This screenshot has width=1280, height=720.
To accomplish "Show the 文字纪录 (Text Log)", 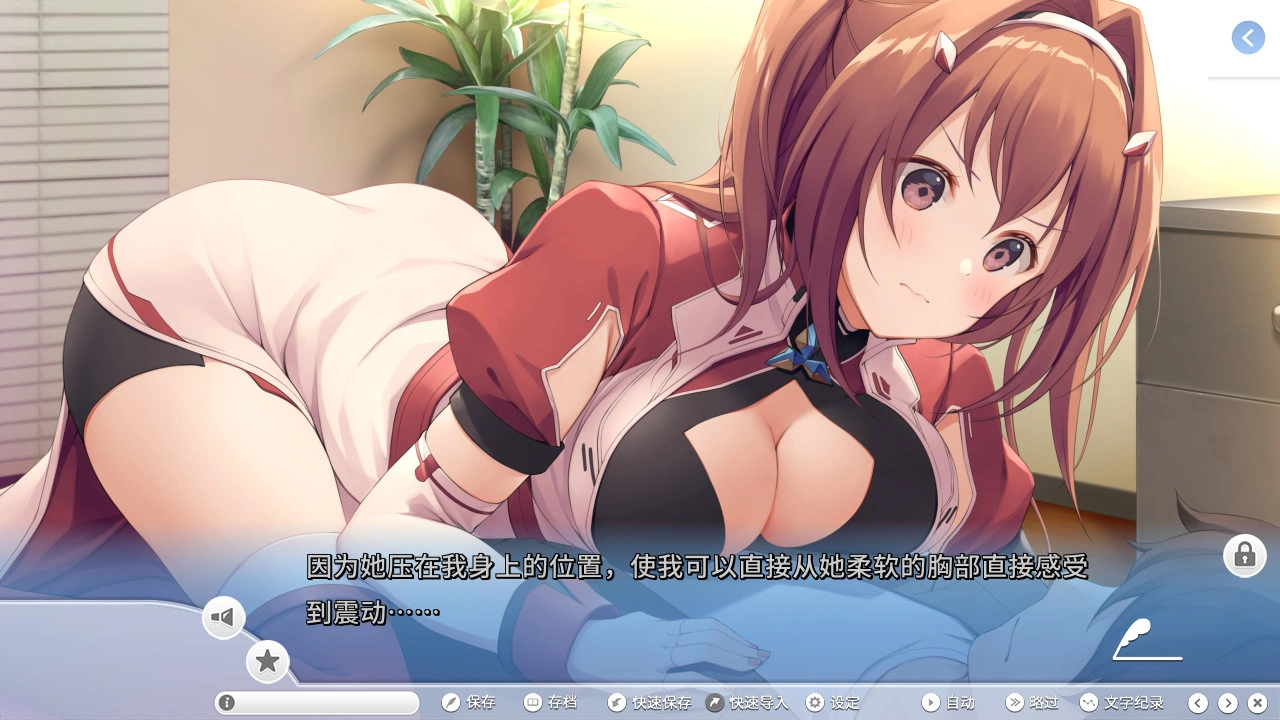I will (1122, 703).
